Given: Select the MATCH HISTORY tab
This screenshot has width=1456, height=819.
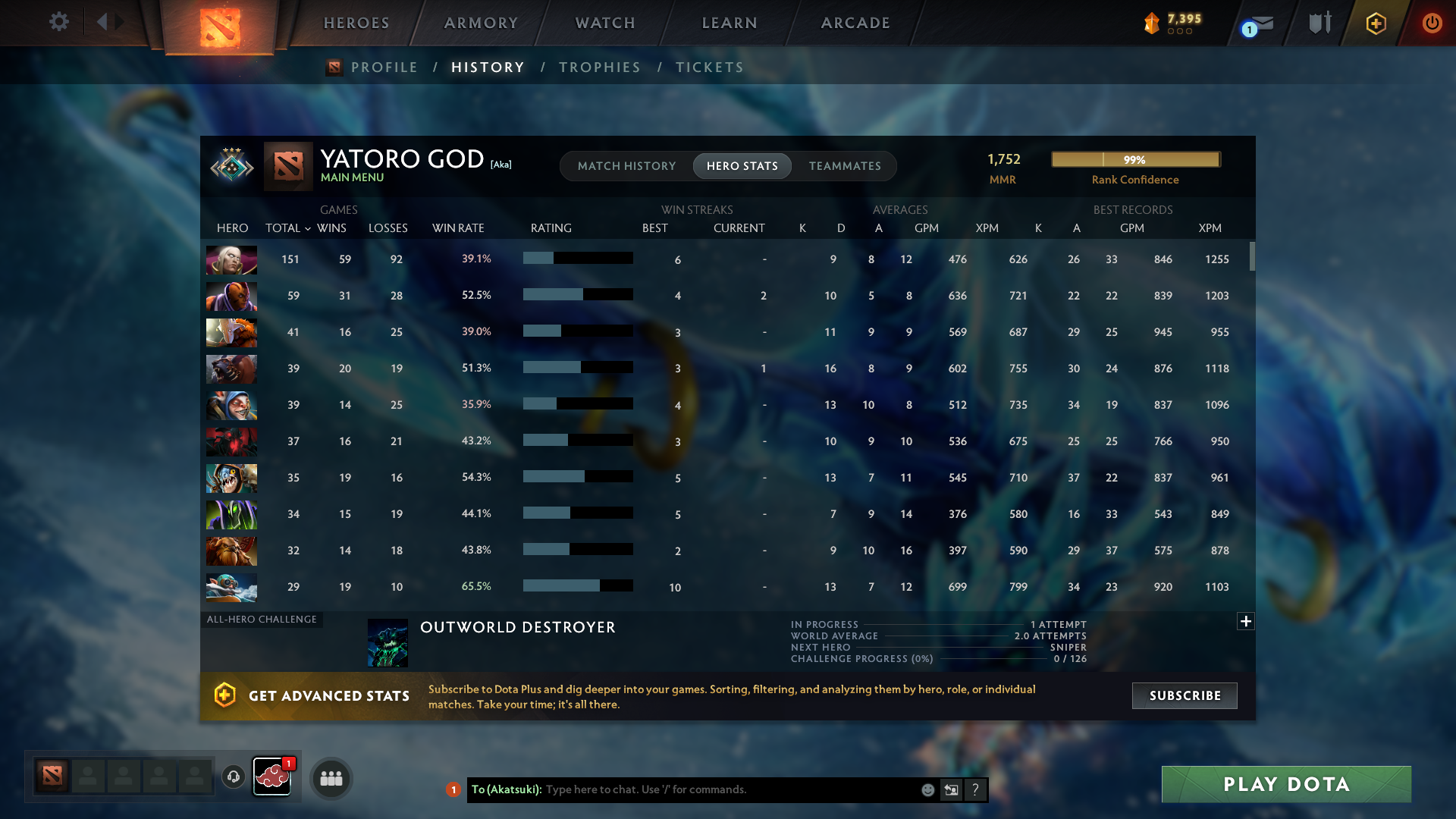Looking at the screenshot, I should 626,165.
